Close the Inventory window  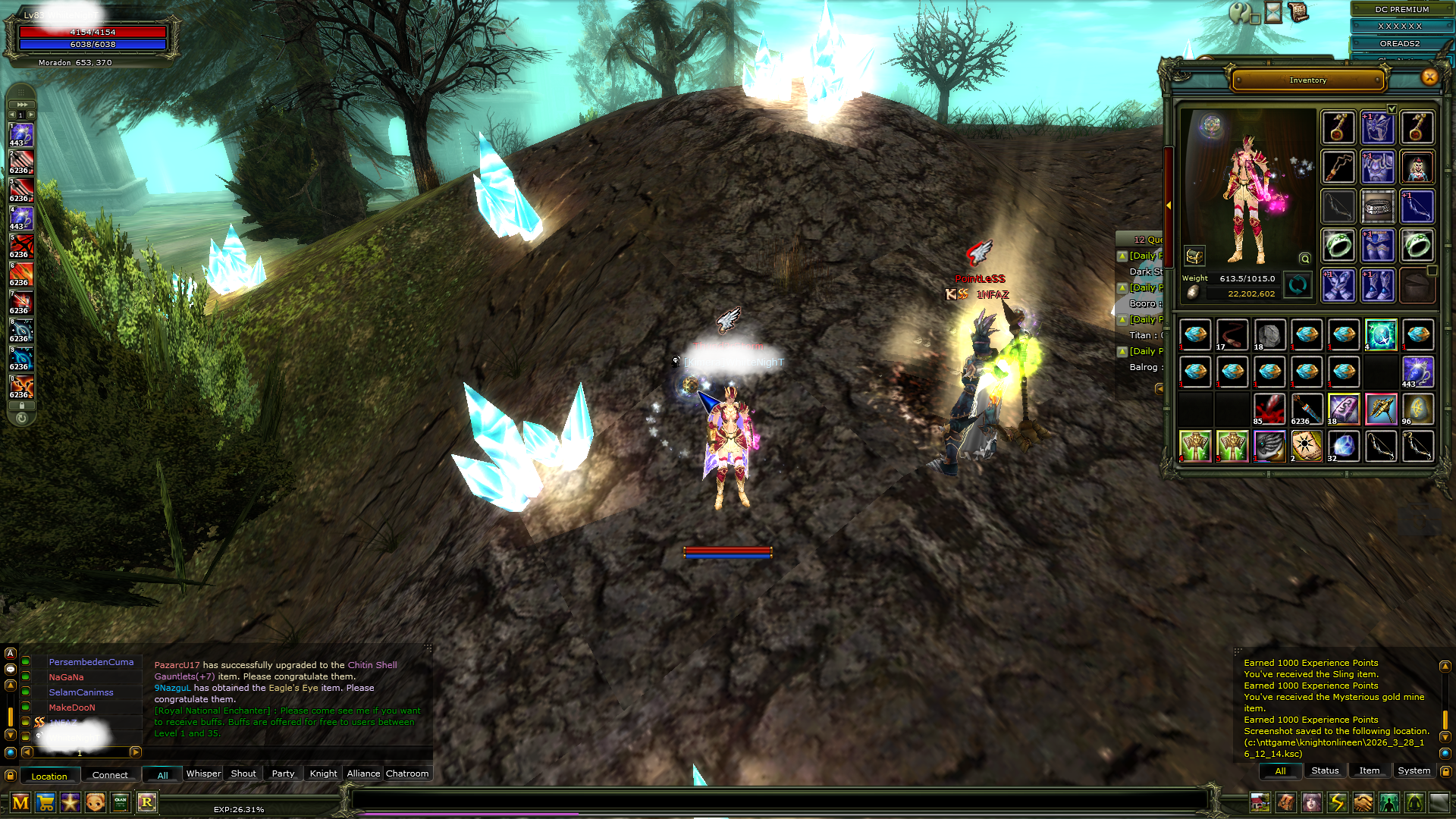tap(1429, 77)
